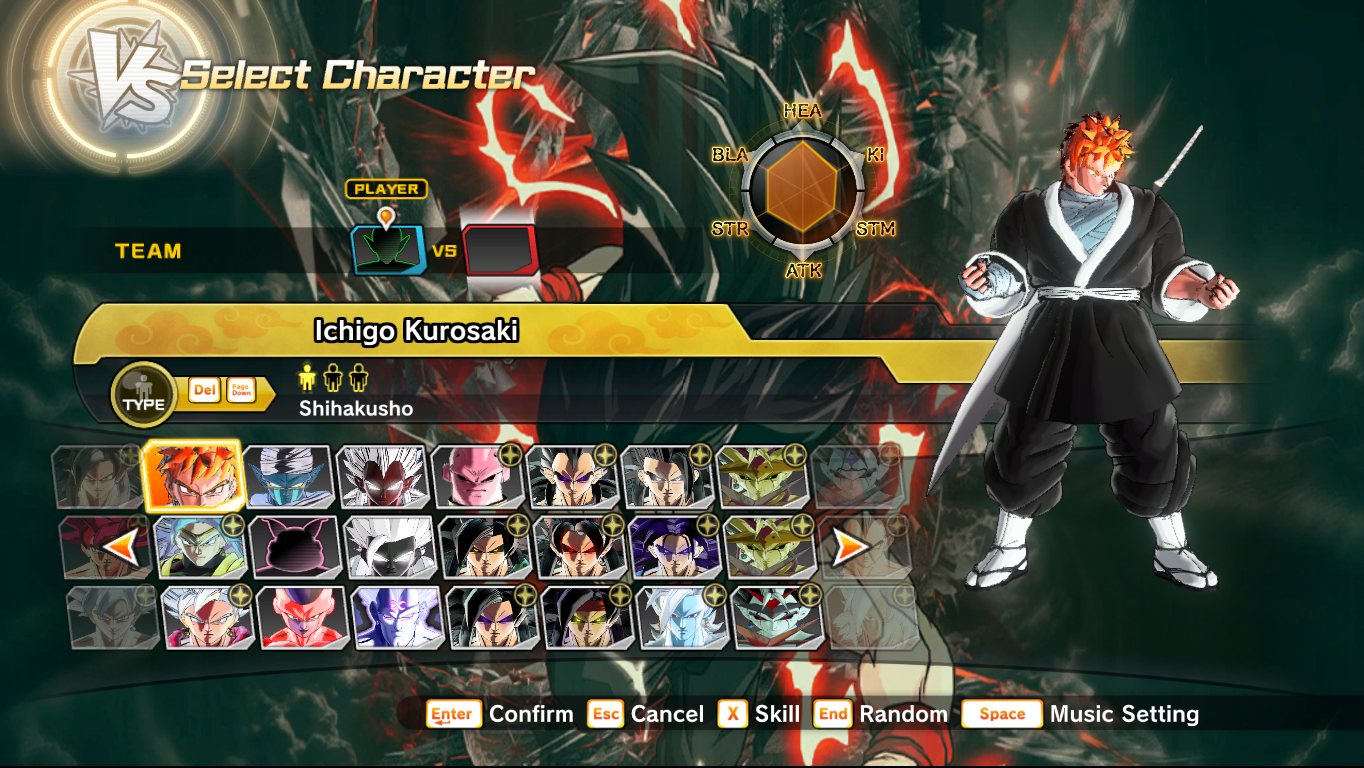The height and width of the screenshot is (768, 1364).
Task: Select Ichigo Kurosaki's highlighted roster portrait
Action: (194, 478)
